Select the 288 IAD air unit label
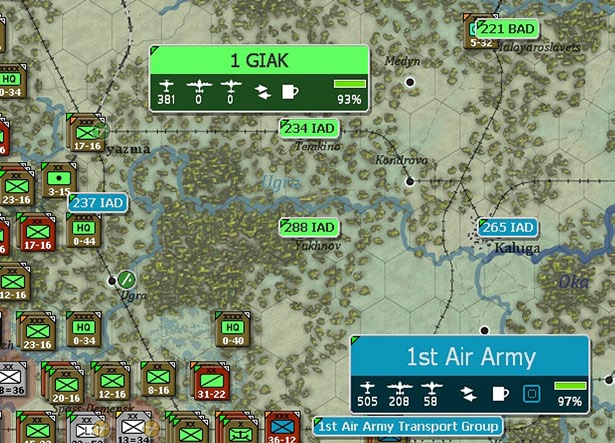The height and width of the screenshot is (443, 615). 309,227
